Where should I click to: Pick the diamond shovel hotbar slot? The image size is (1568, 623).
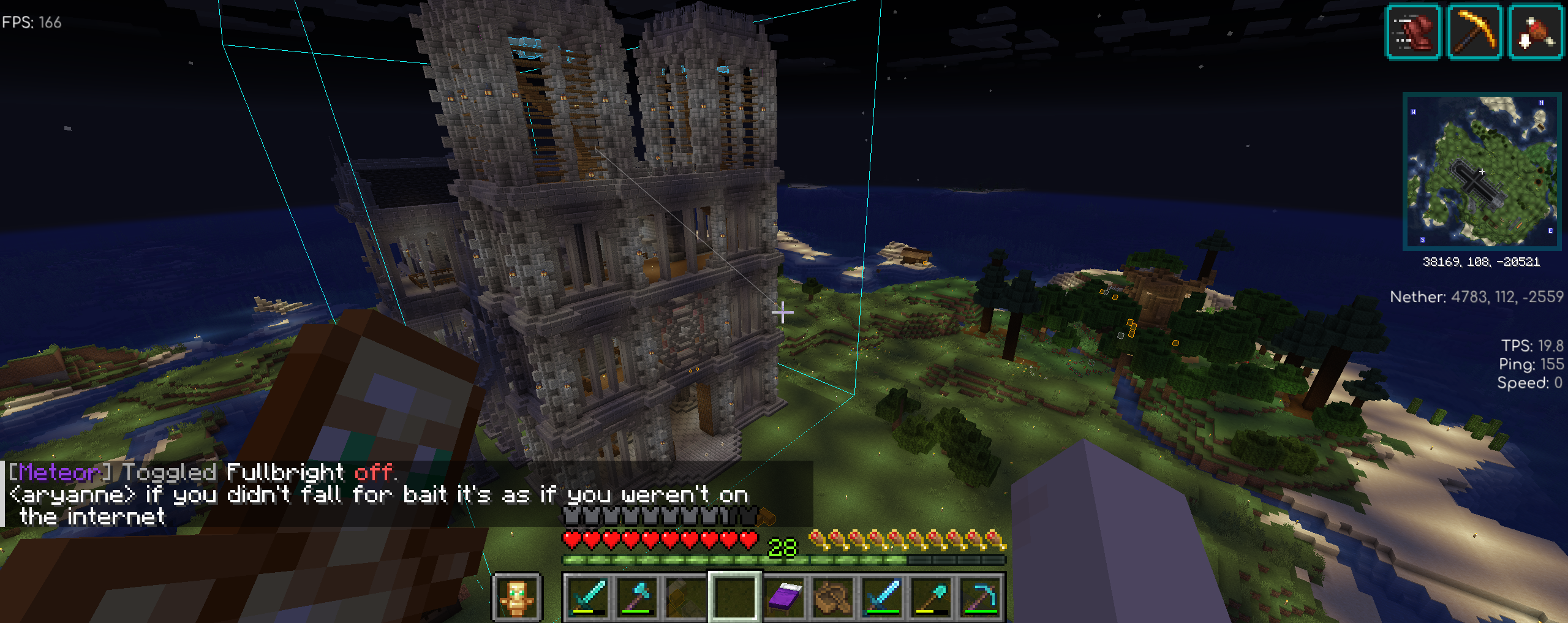[932, 597]
